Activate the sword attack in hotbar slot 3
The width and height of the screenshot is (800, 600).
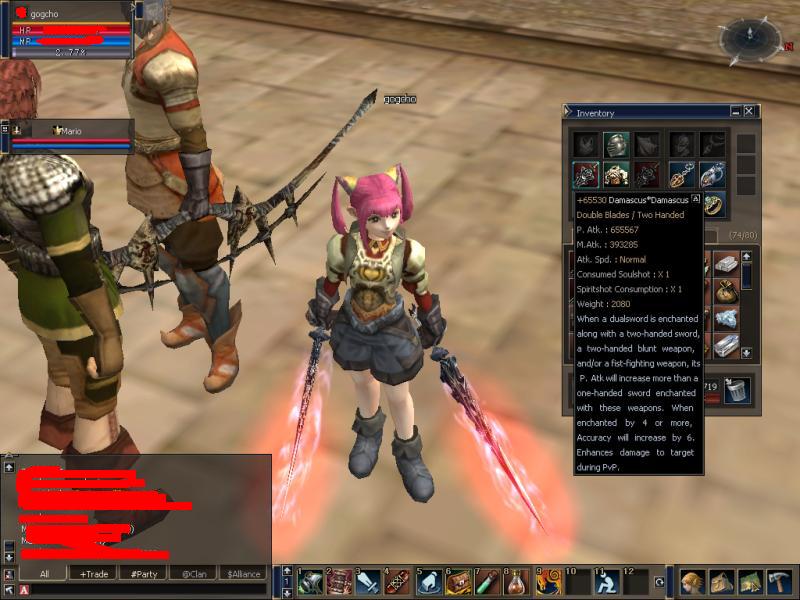pos(368,581)
